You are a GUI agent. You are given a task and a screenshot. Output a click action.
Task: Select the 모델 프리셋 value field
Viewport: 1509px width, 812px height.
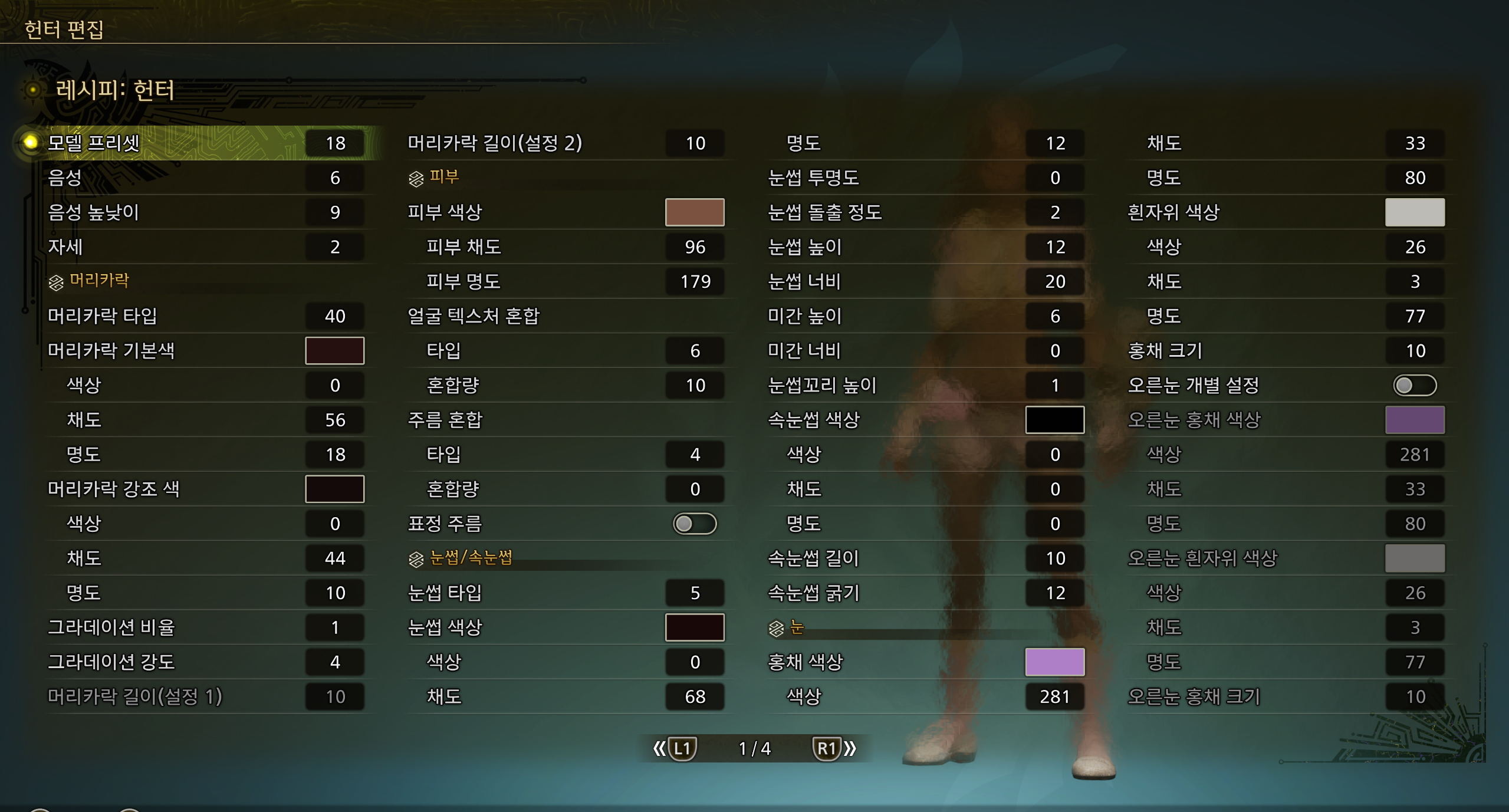[x=334, y=143]
